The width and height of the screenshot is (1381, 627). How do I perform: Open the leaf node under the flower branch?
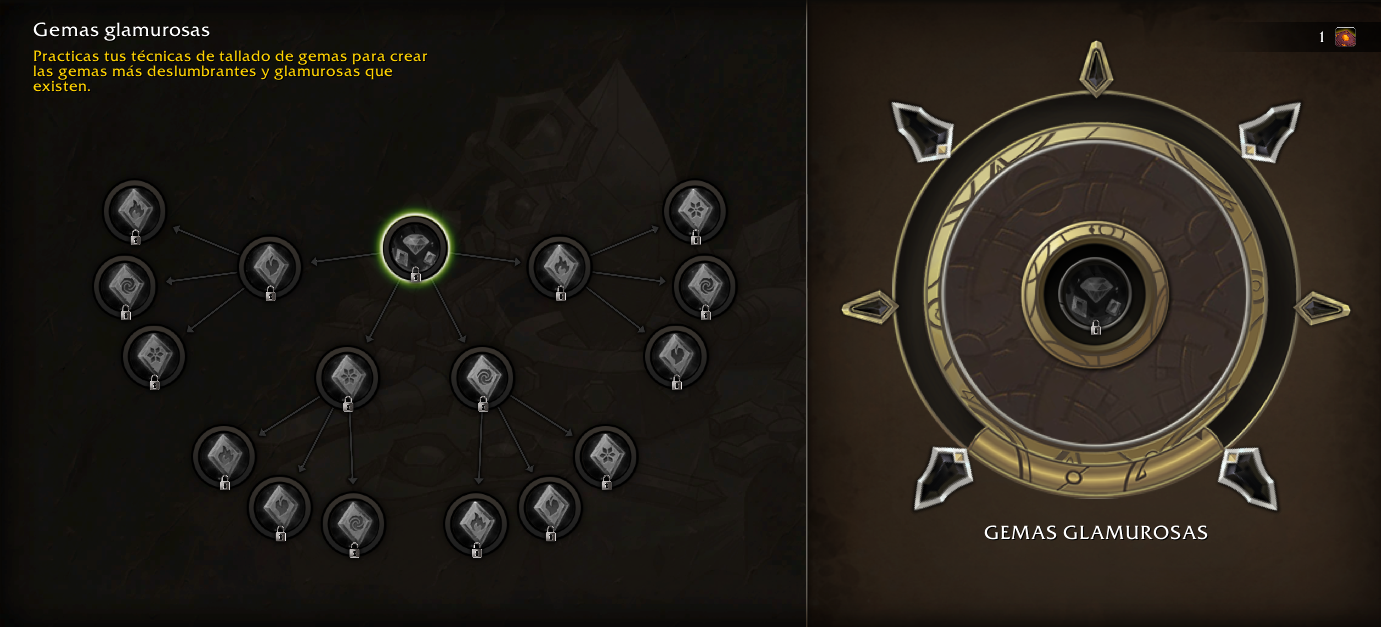[x=280, y=508]
